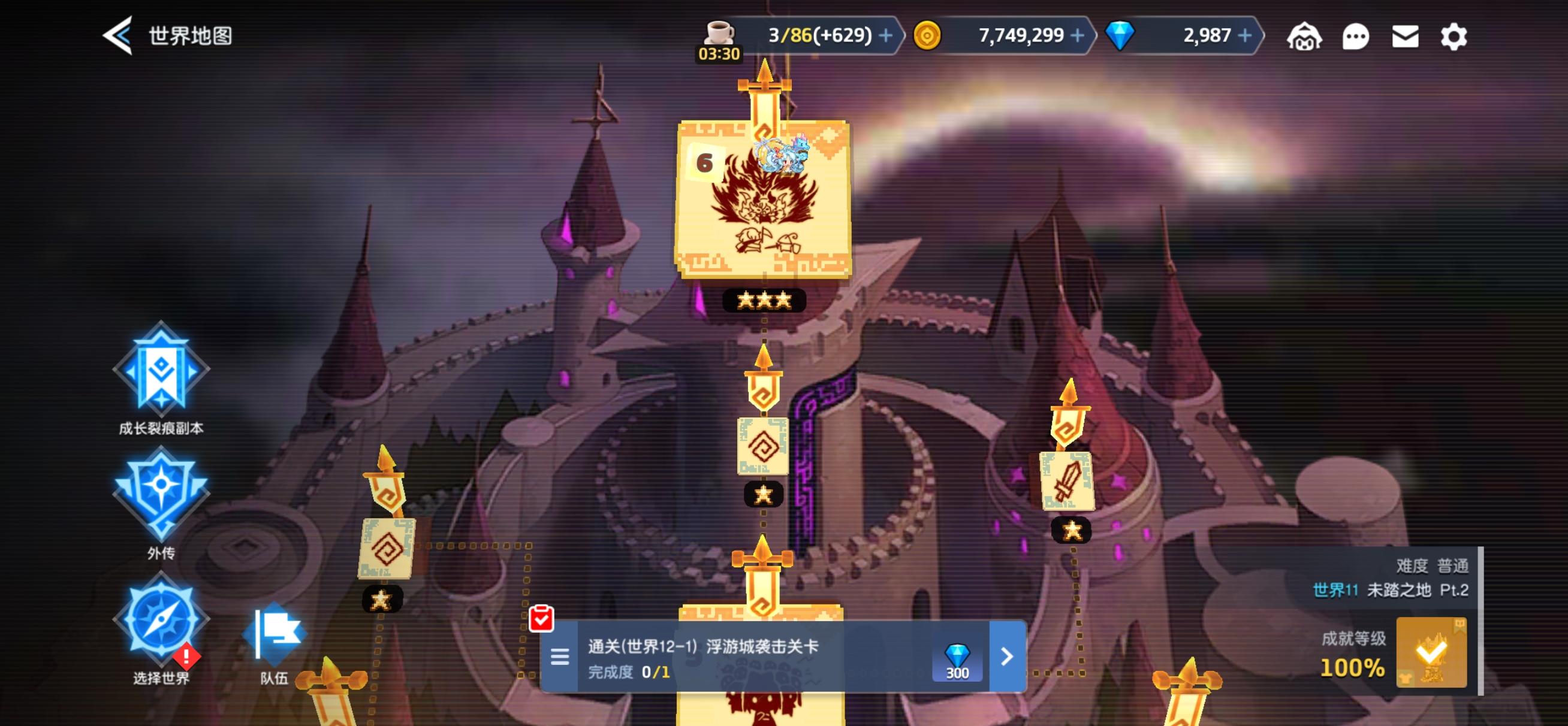Collapse the quest banner via hamburger lines
1568x726 pixels.
(559, 658)
